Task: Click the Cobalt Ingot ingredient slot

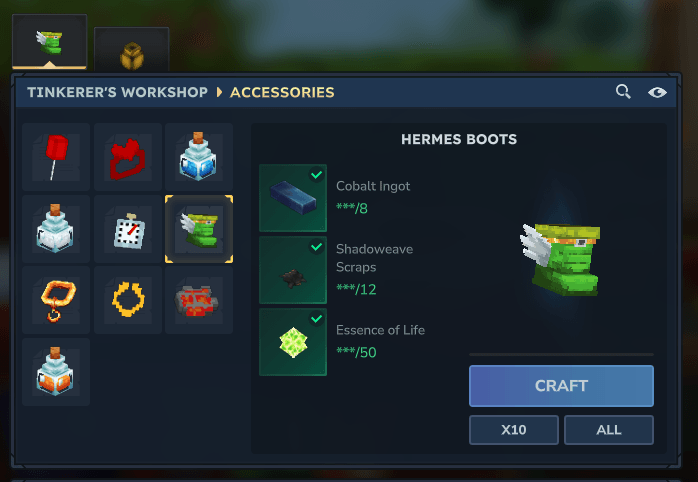Action: (293, 198)
